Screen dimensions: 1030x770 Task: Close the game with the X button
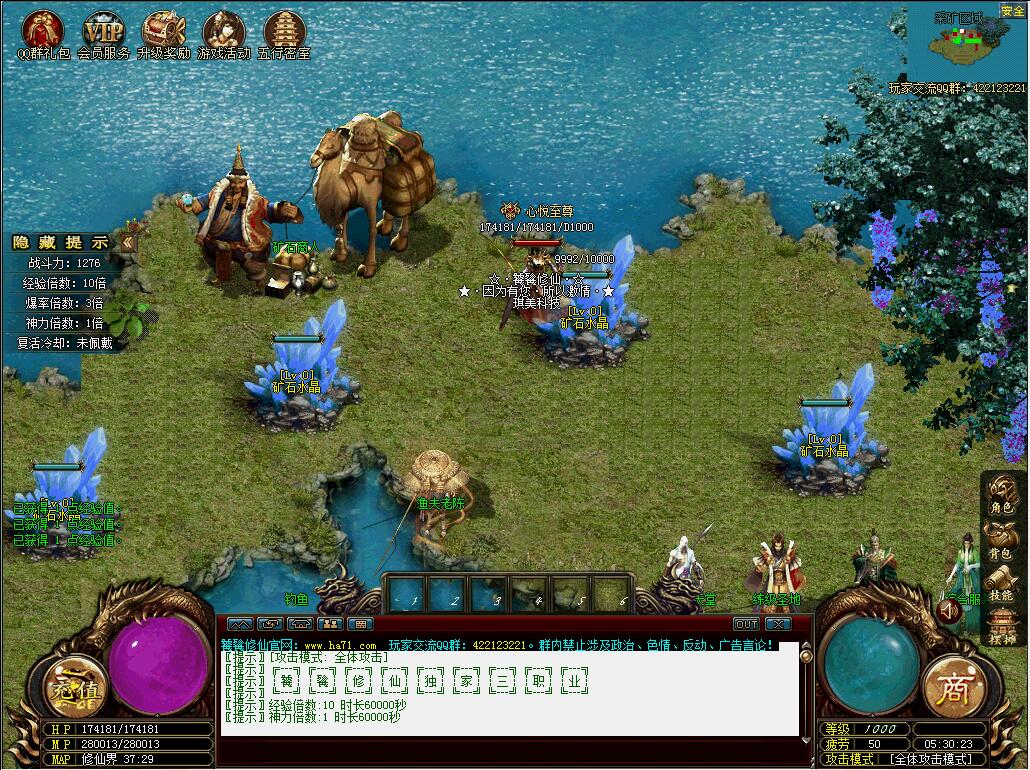(x=778, y=624)
